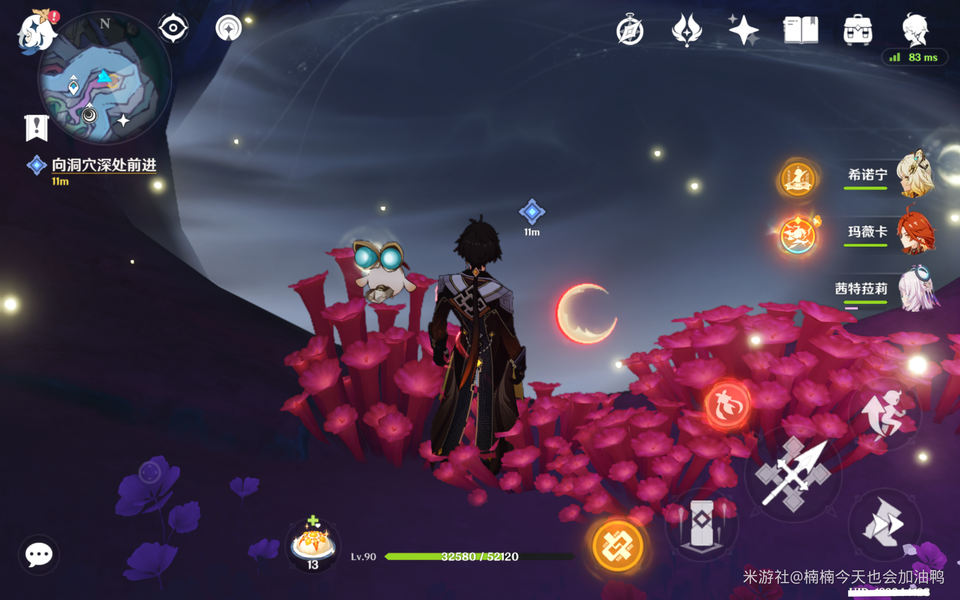Open the character profile silhouette icon
The image size is (960, 600).
click(x=914, y=28)
